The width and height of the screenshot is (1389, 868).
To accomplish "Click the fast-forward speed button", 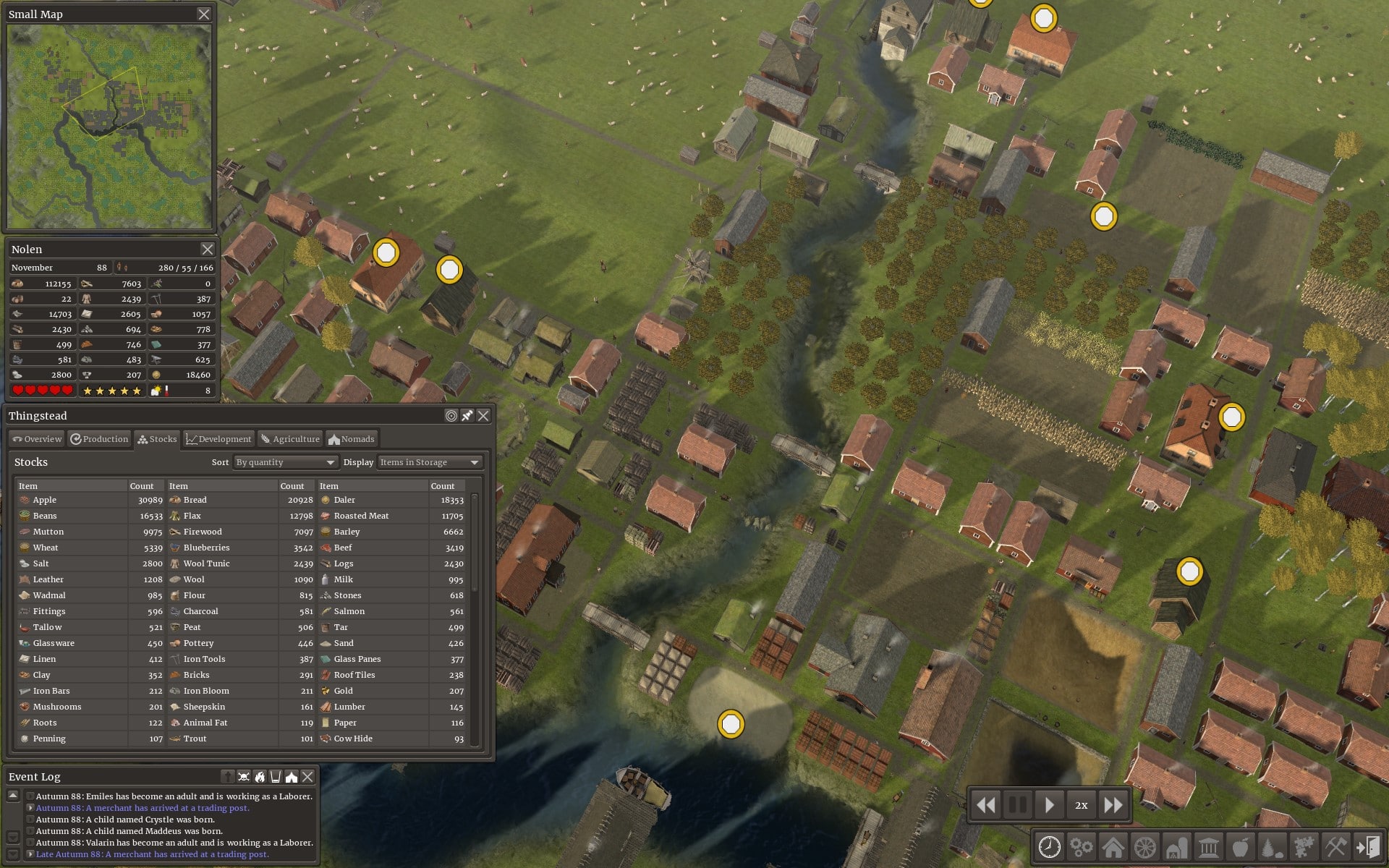I will click(x=1113, y=805).
